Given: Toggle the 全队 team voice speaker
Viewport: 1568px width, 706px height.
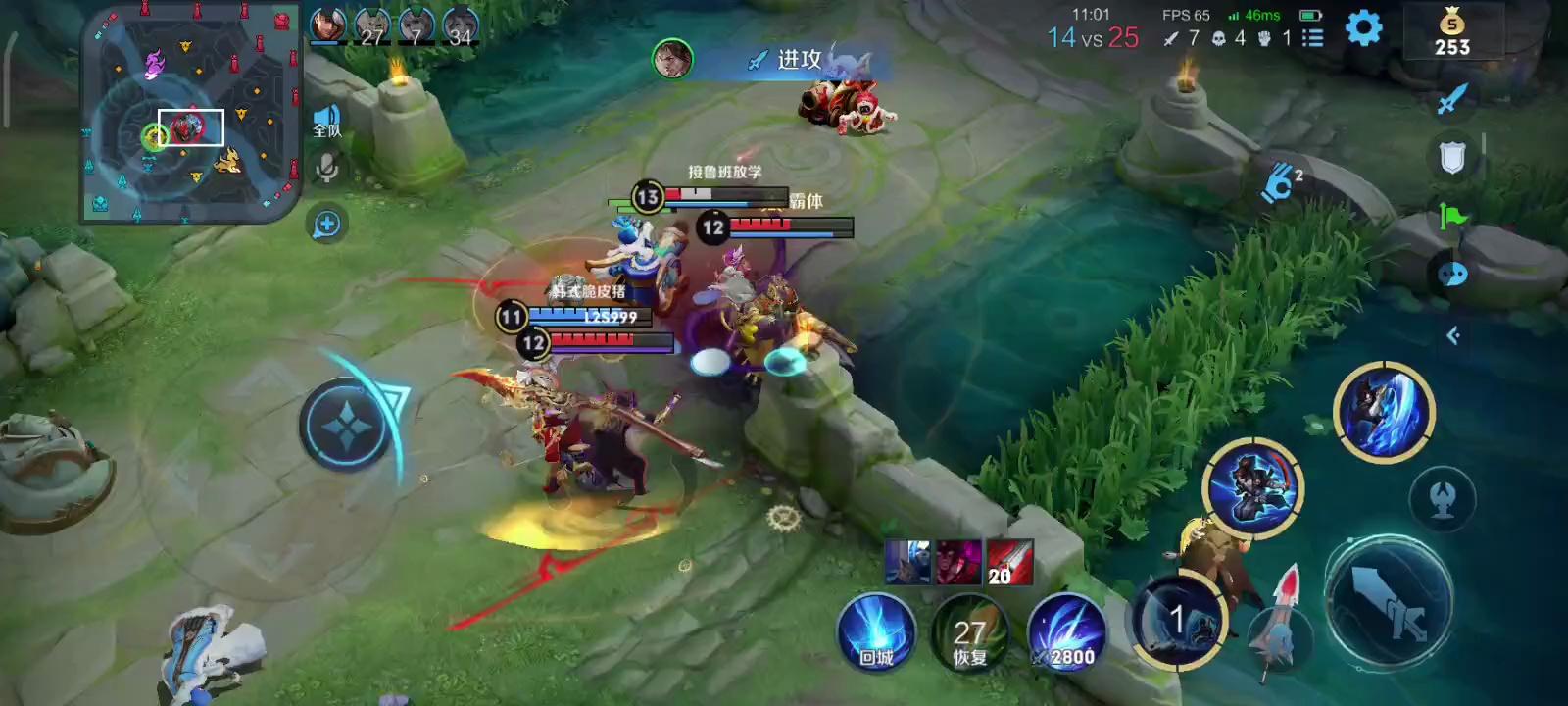Looking at the screenshot, I should pyautogui.click(x=326, y=122).
